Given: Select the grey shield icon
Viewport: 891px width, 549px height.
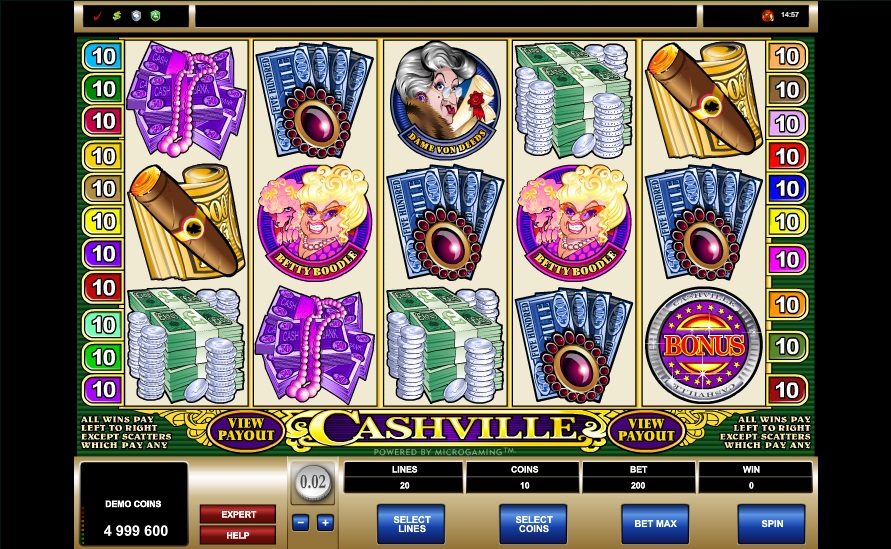Looking at the screenshot, I should pyautogui.click(x=136, y=16).
